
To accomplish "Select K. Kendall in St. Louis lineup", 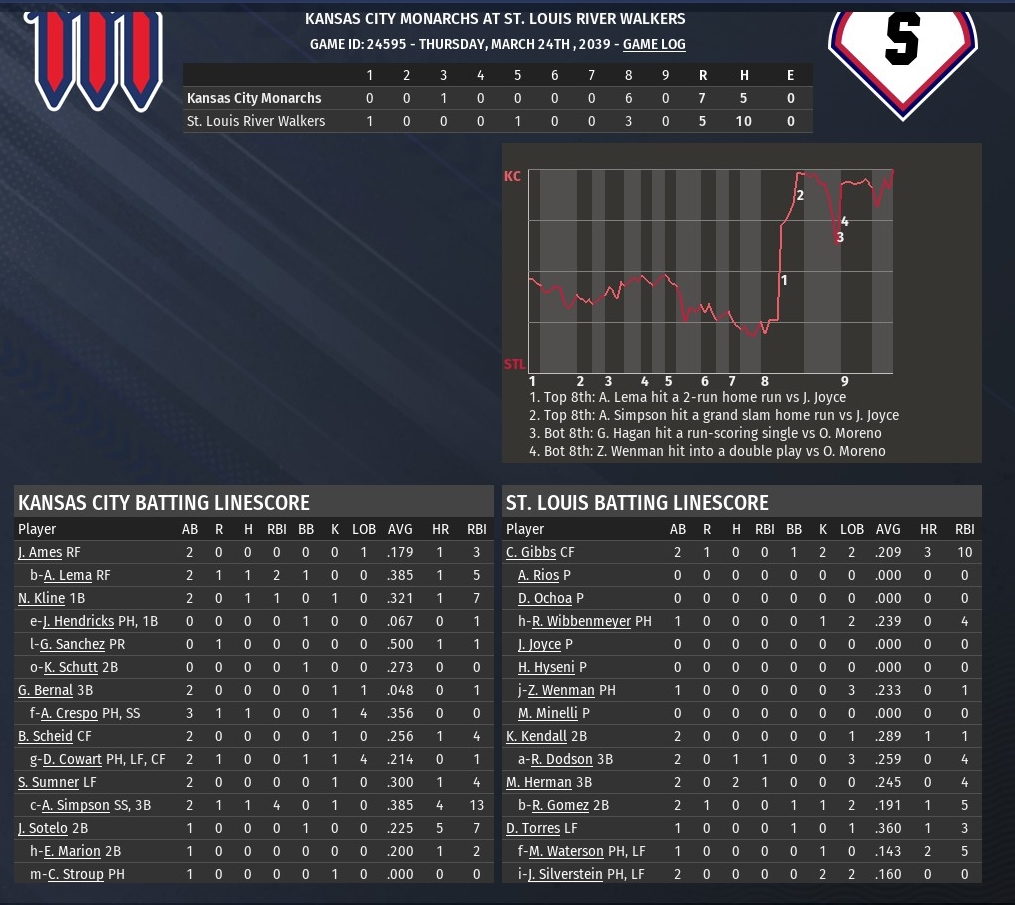I will point(536,736).
